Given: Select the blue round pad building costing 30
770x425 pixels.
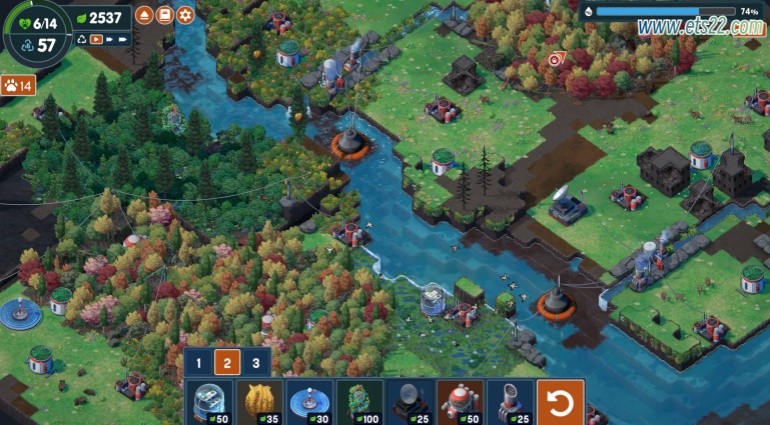Looking at the screenshot, I should point(310,402).
